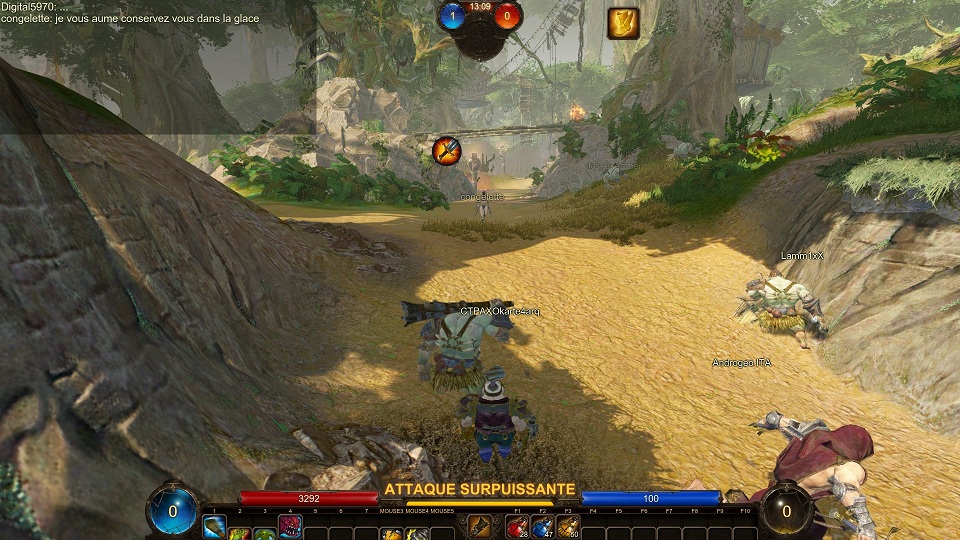This screenshot has height=540, width=960.
Task: Use the blue mana potion
Action: [x=543, y=527]
